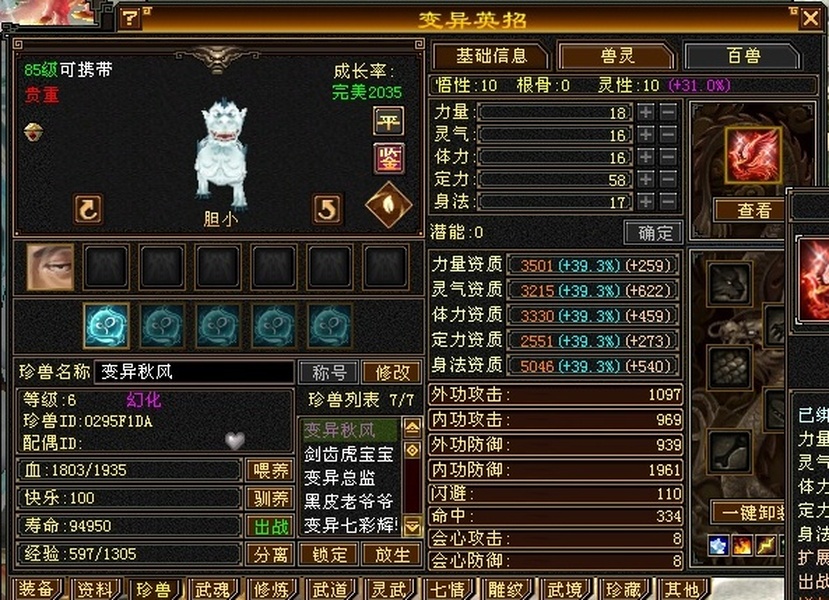Screen dimensions: 829x600
Task: Select the eye skill slot
Action: point(50,267)
